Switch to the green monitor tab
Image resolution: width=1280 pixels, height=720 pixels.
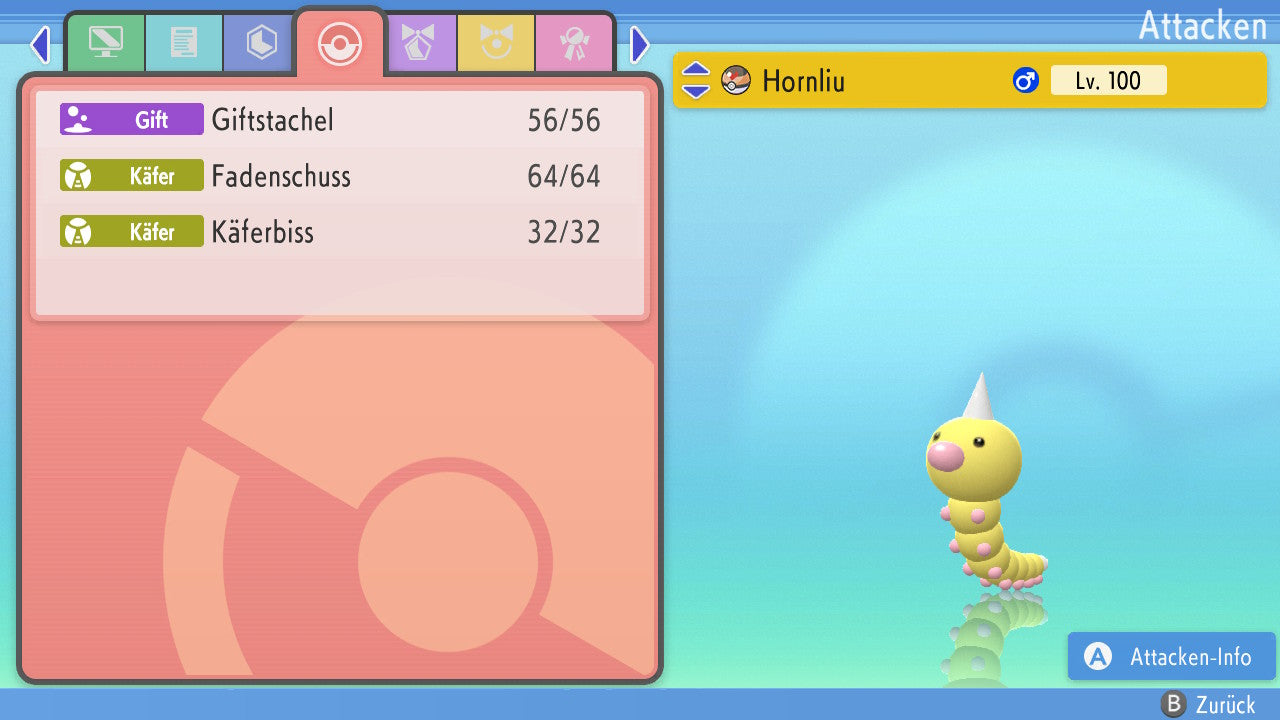pyautogui.click(x=105, y=43)
